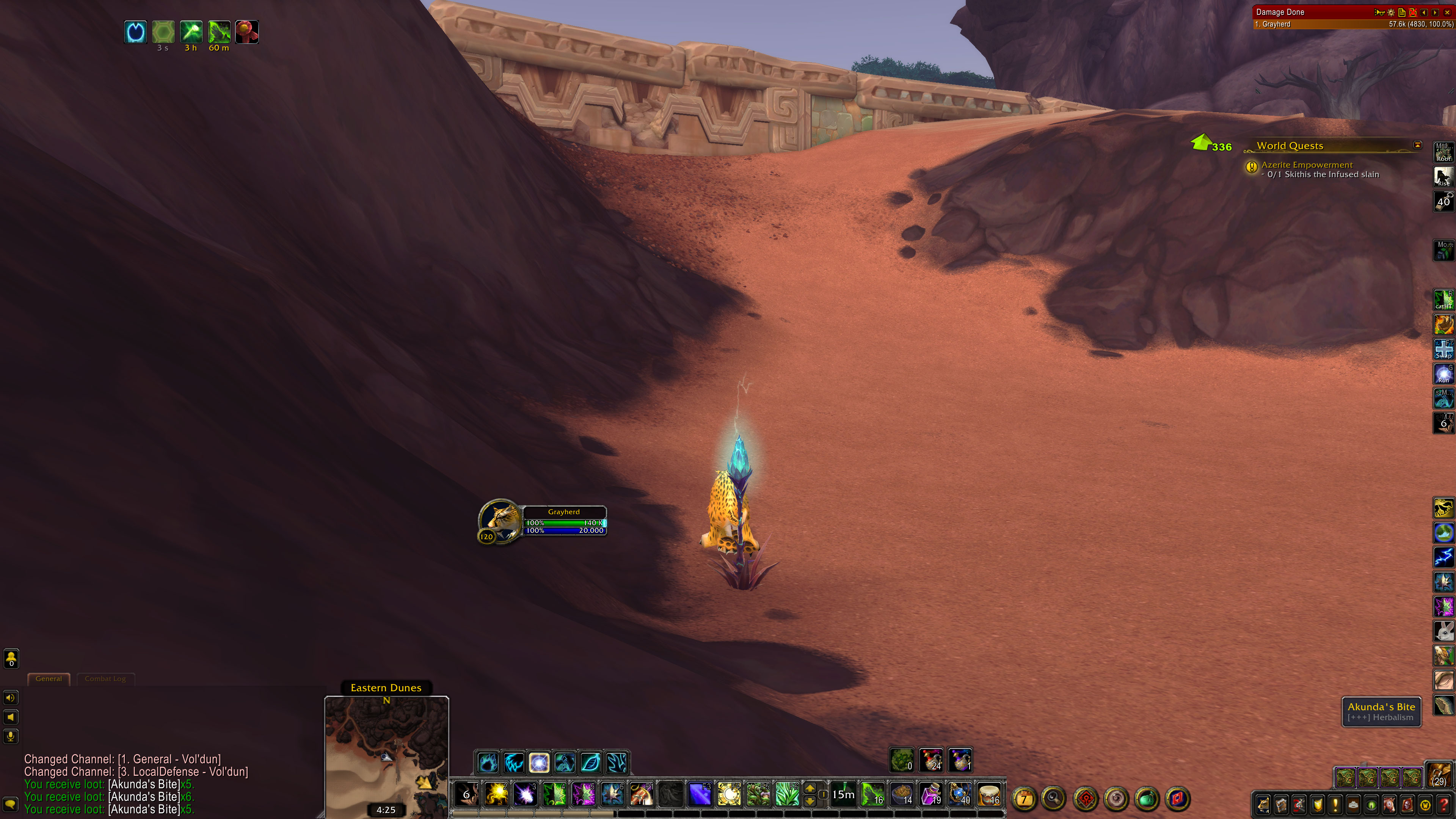Select the Azerite Empowerment world quest
Image resolution: width=1456 pixels, height=819 pixels.
pos(1307,165)
